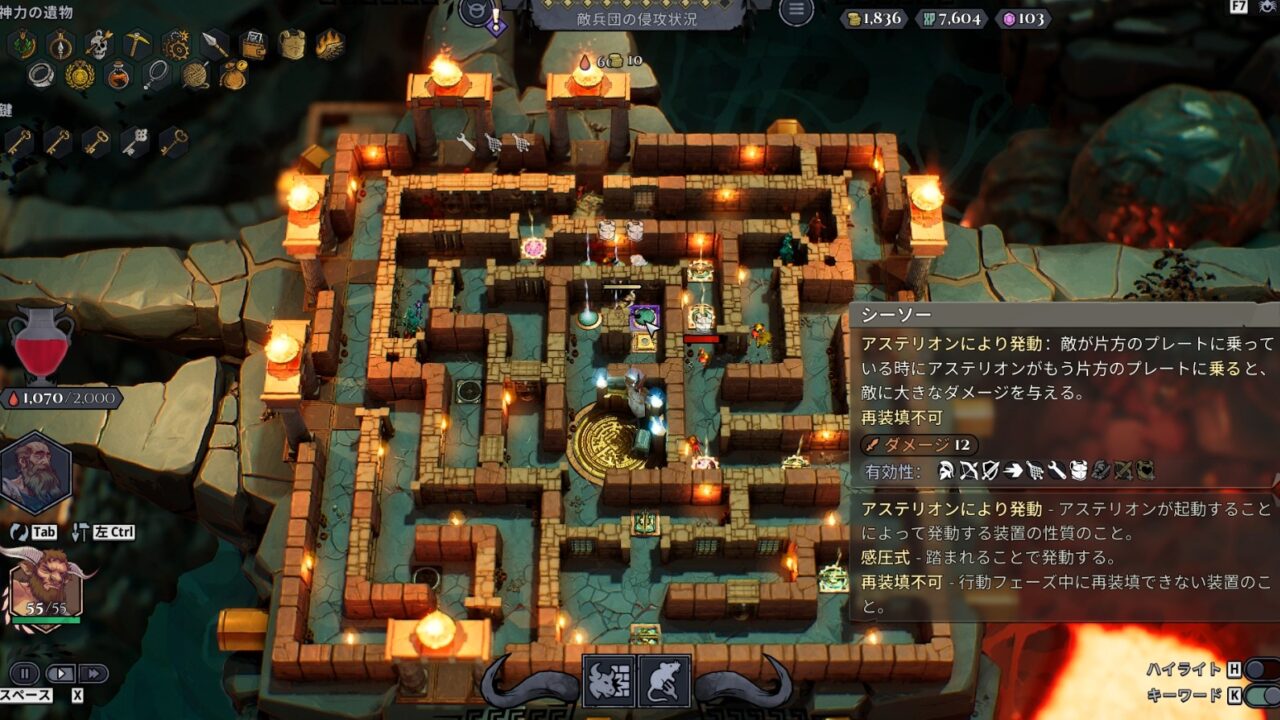
Task: Select the wallet relic icon
Action: click(x=253, y=44)
